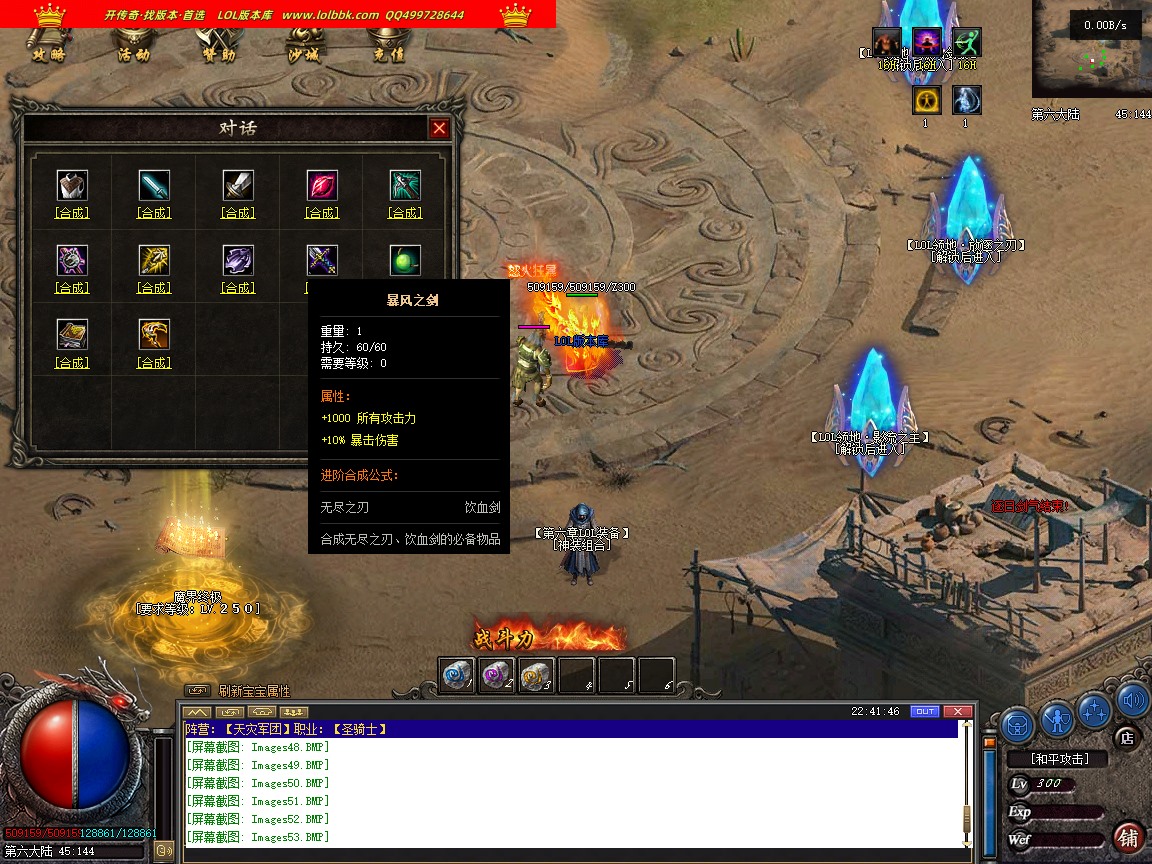Click 合成 under the teal sword icon
The height and width of the screenshot is (864, 1152).
(x=154, y=213)
